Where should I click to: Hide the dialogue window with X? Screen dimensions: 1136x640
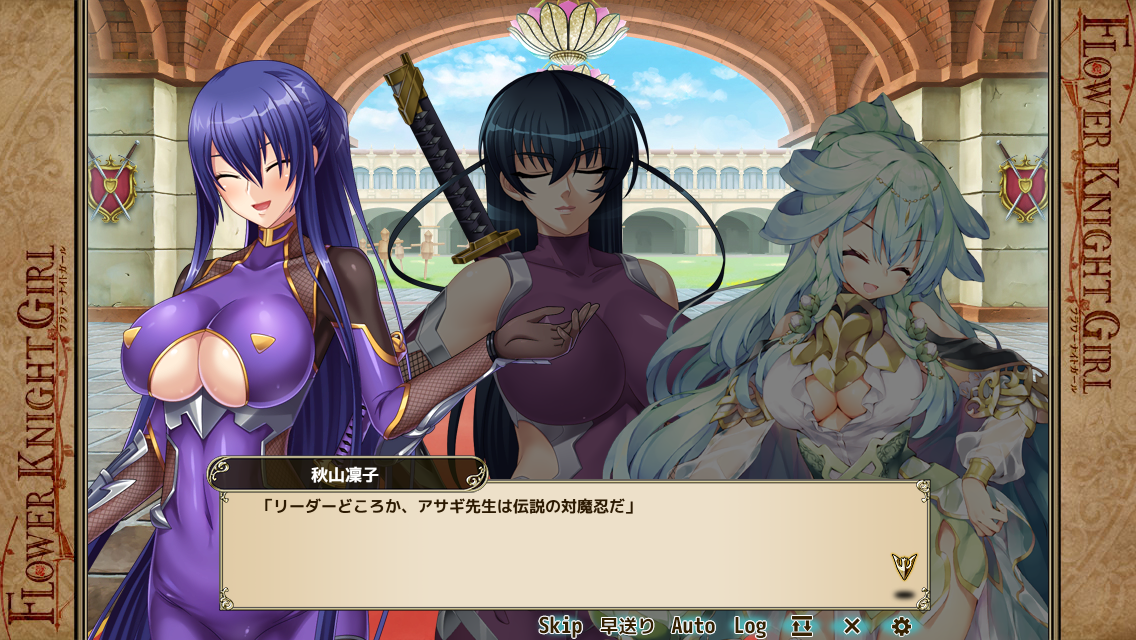coord(852,626)
